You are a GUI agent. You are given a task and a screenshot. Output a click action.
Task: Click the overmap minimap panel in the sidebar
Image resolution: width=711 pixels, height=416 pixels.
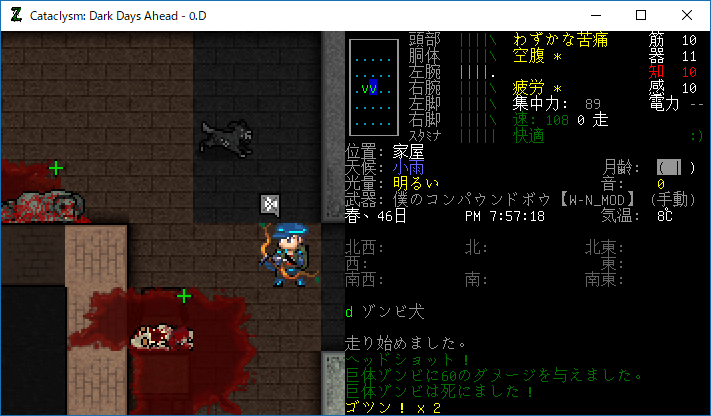tap(372, 88)
